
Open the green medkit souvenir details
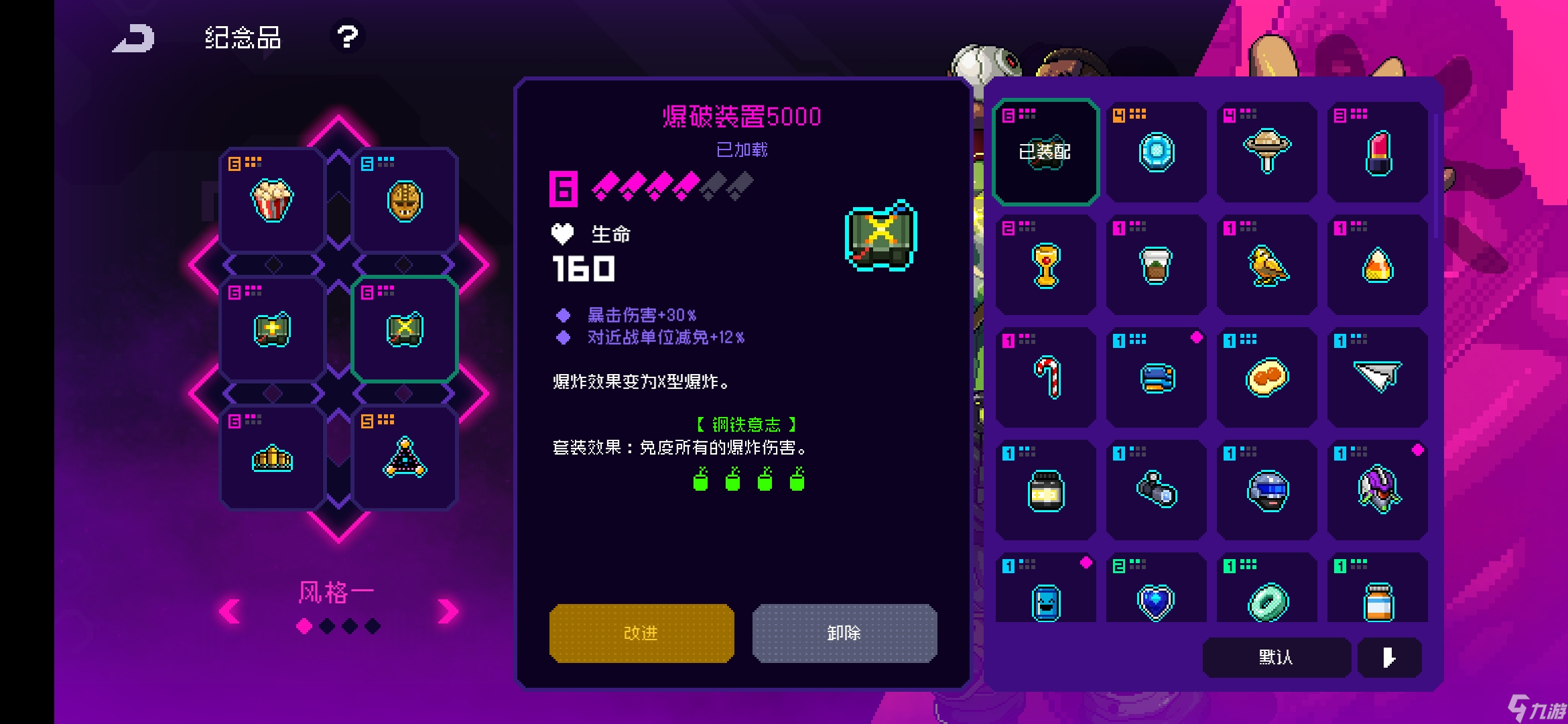point(271,327)
